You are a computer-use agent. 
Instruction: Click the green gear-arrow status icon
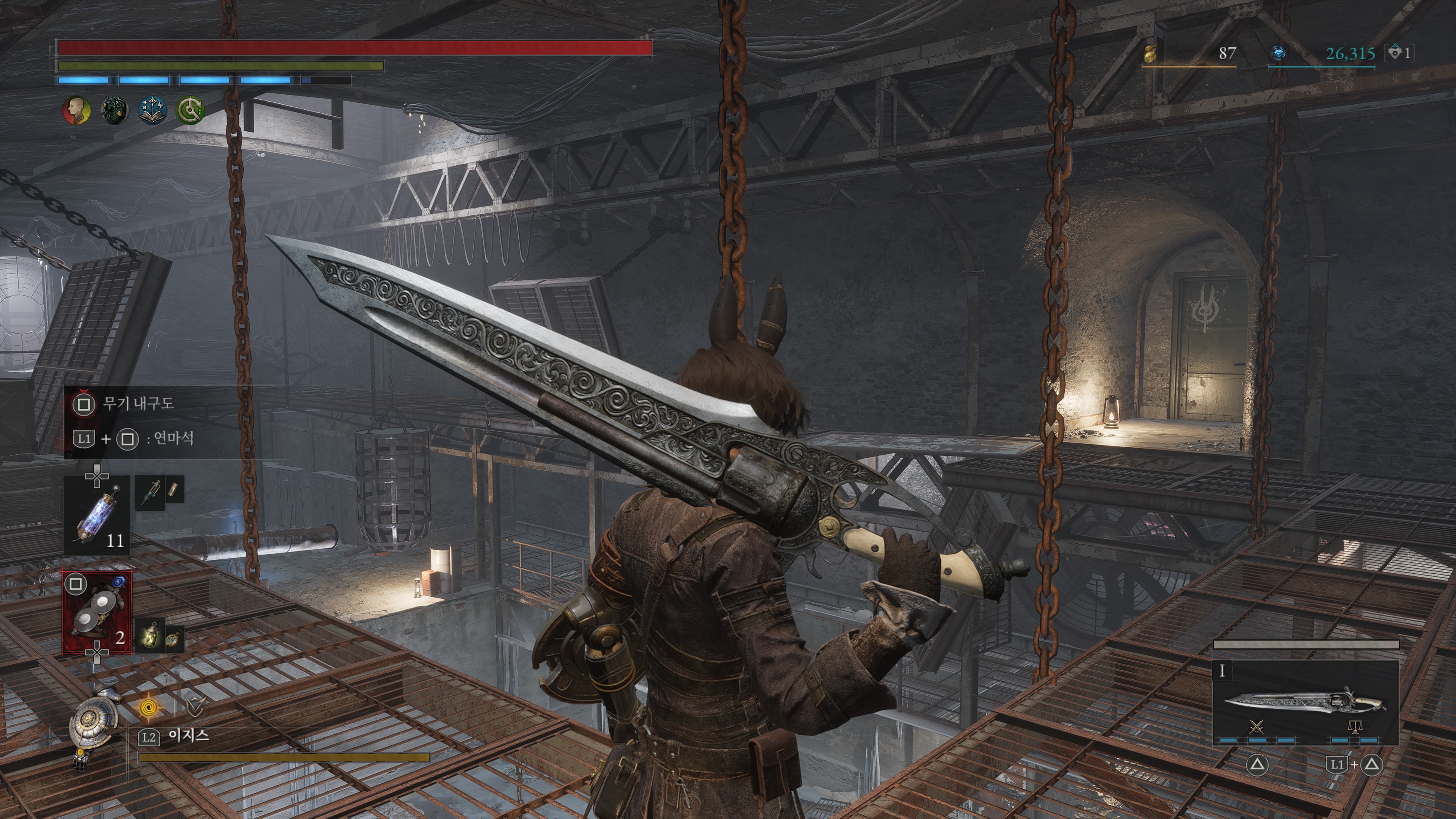tap(190, 110)
